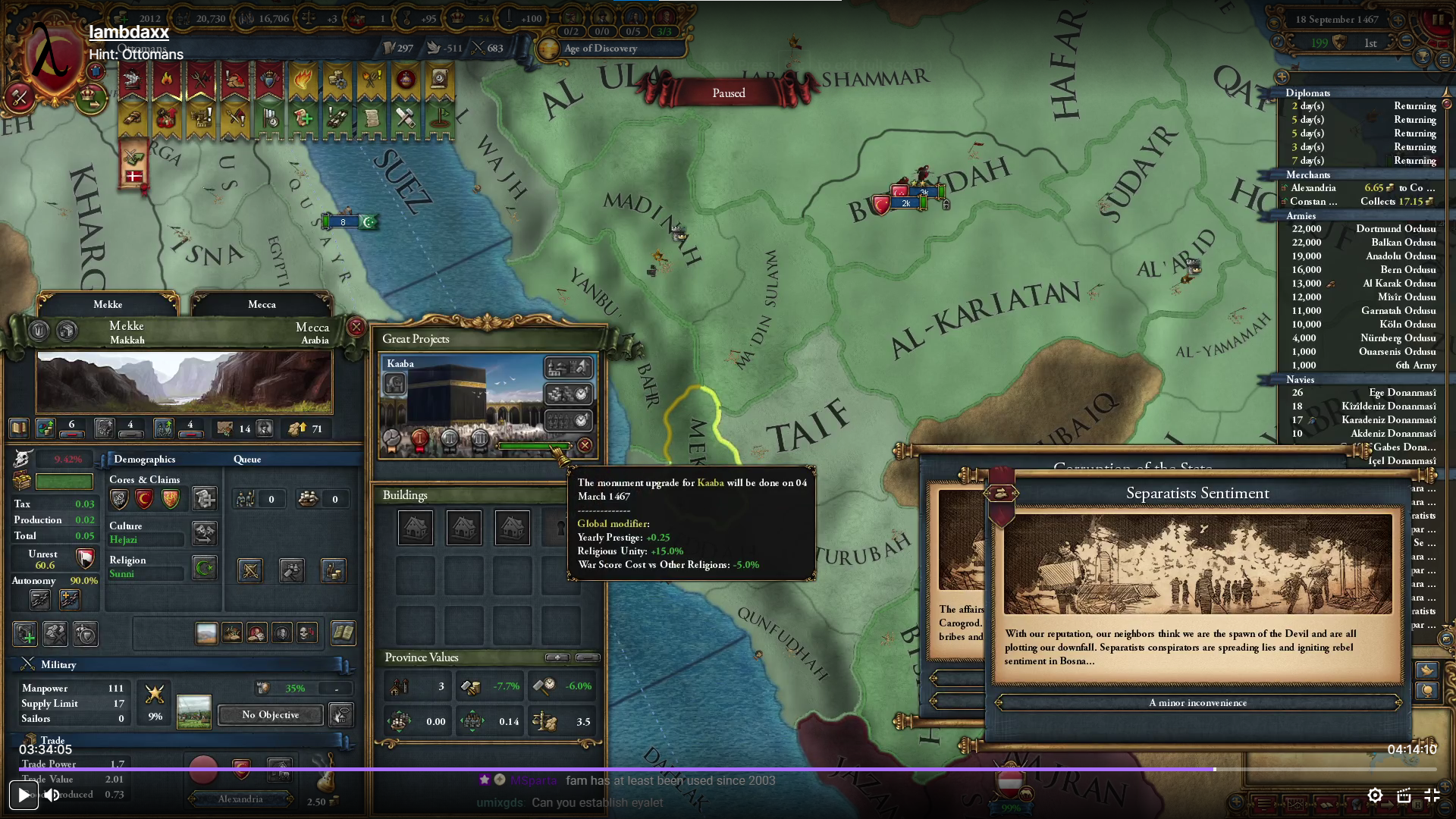Choose 'A minor inconvenience' event option
Image resolution: width=1456 pixels, height=819 pixels.
coord(1197,703)
